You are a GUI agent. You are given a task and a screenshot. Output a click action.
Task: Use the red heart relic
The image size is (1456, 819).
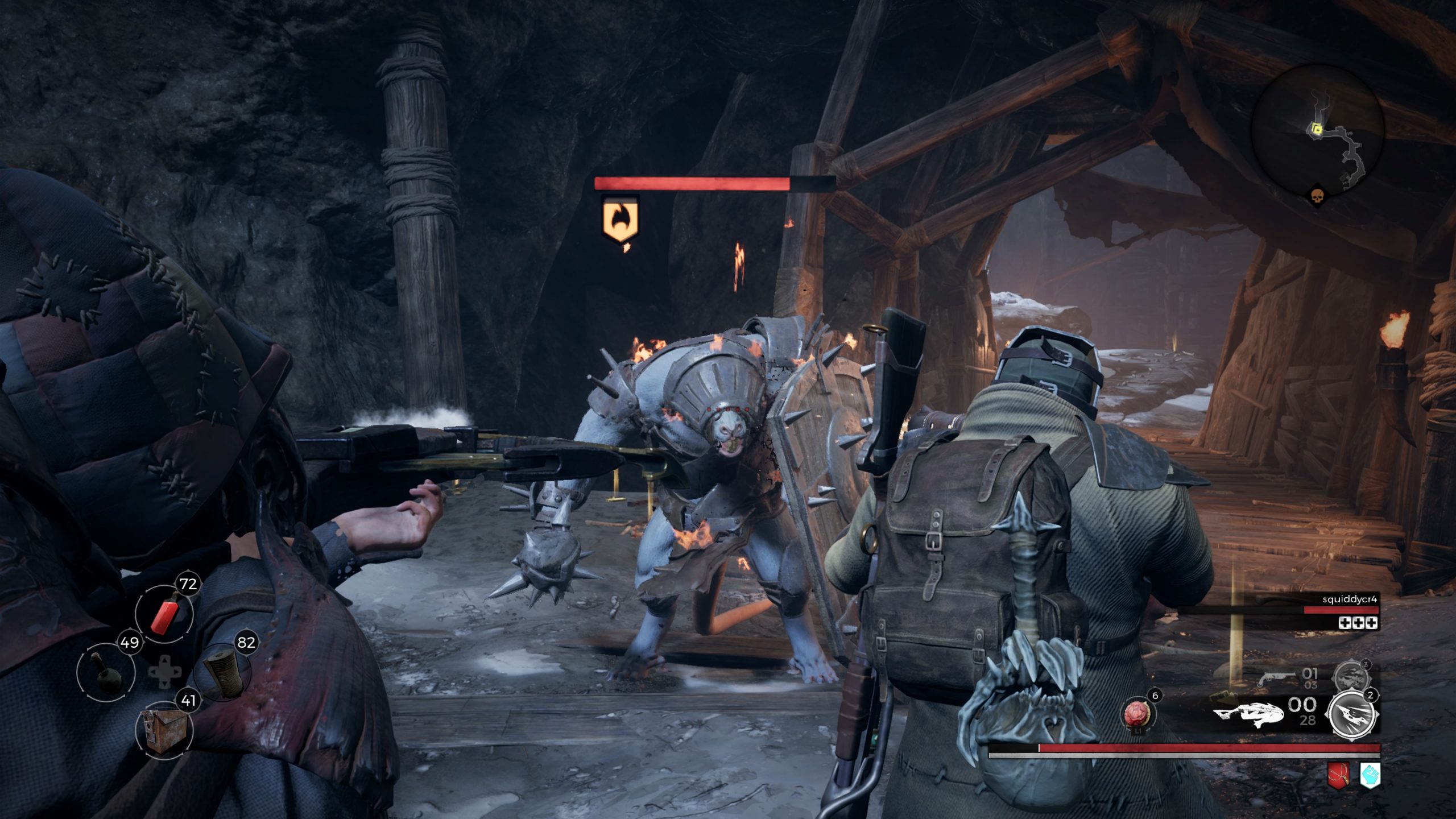[x=1137, y=714]
